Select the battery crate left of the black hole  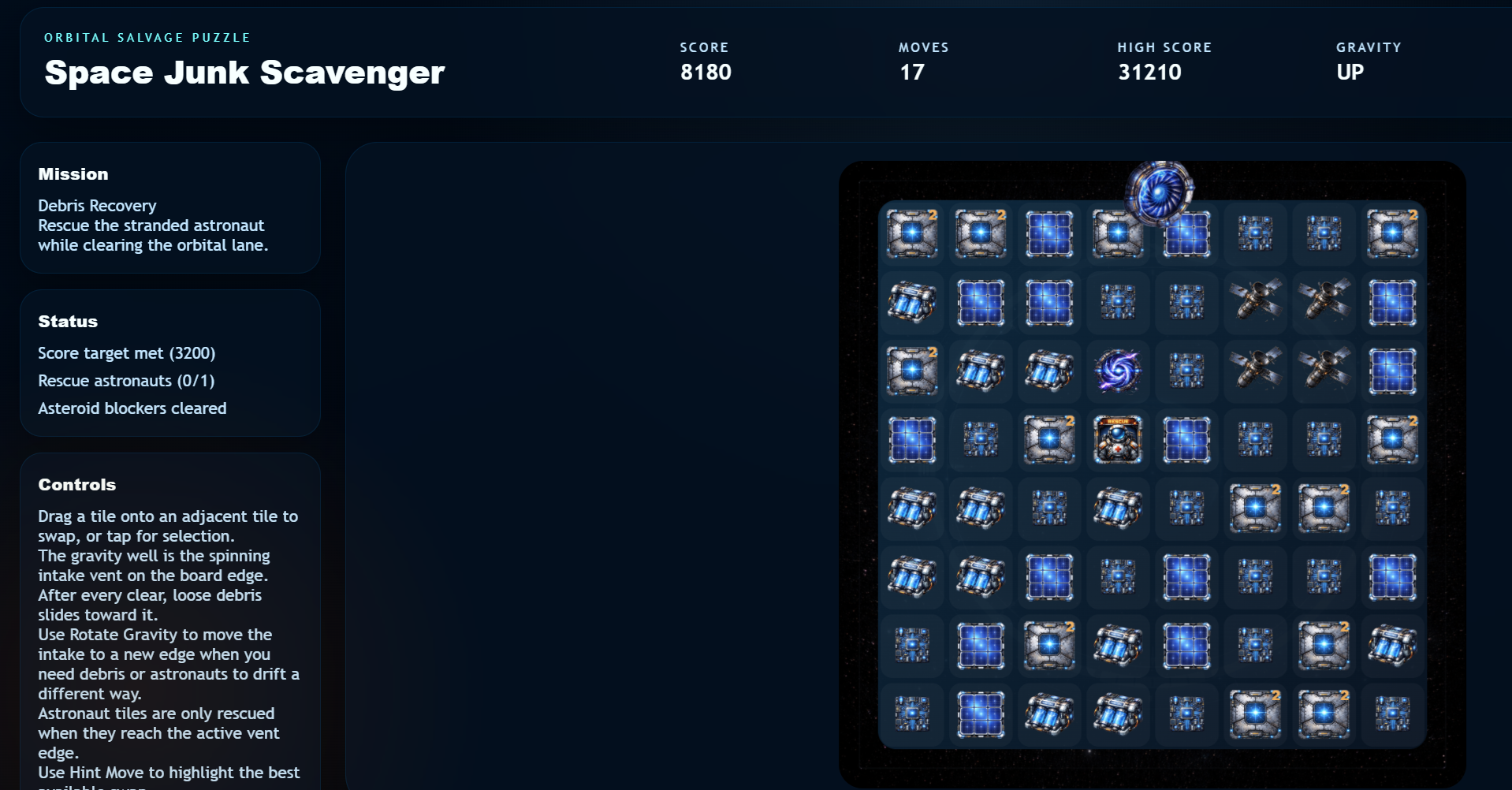[x=1048, y=371]
